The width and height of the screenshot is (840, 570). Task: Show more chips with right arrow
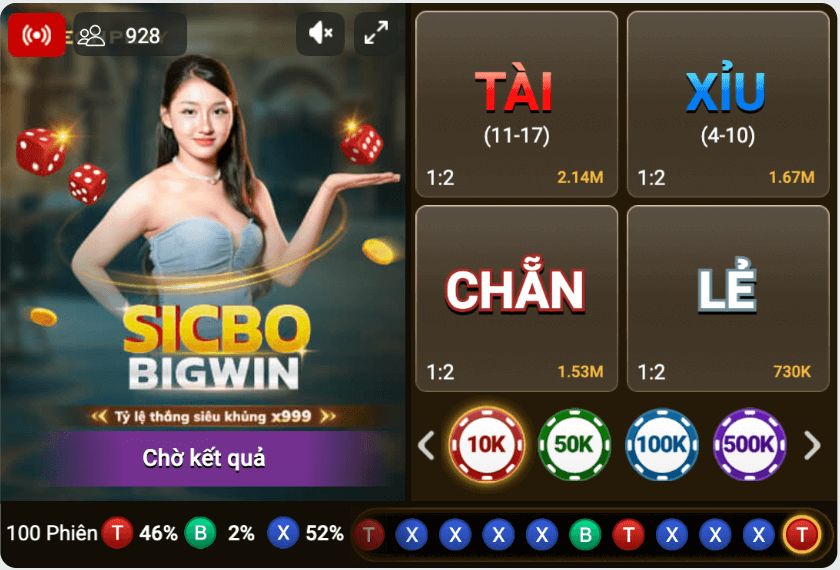tap(812, 445)
